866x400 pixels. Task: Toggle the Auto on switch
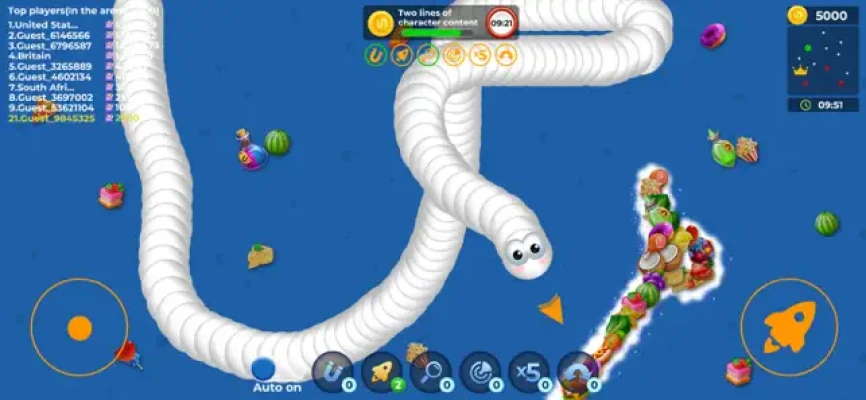[x=263, y=370]
